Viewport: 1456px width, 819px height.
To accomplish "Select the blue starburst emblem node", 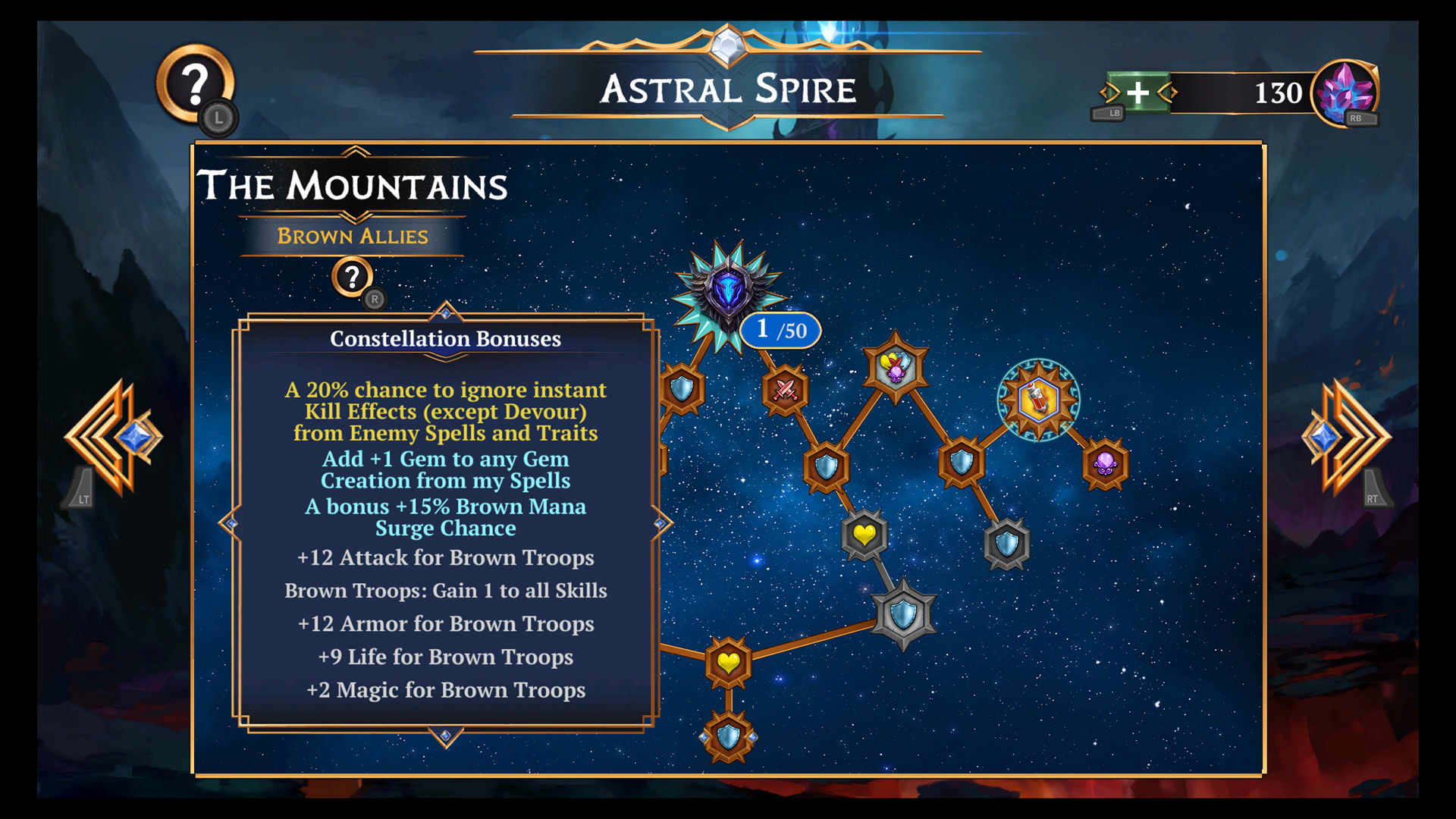I will (728, 293).
